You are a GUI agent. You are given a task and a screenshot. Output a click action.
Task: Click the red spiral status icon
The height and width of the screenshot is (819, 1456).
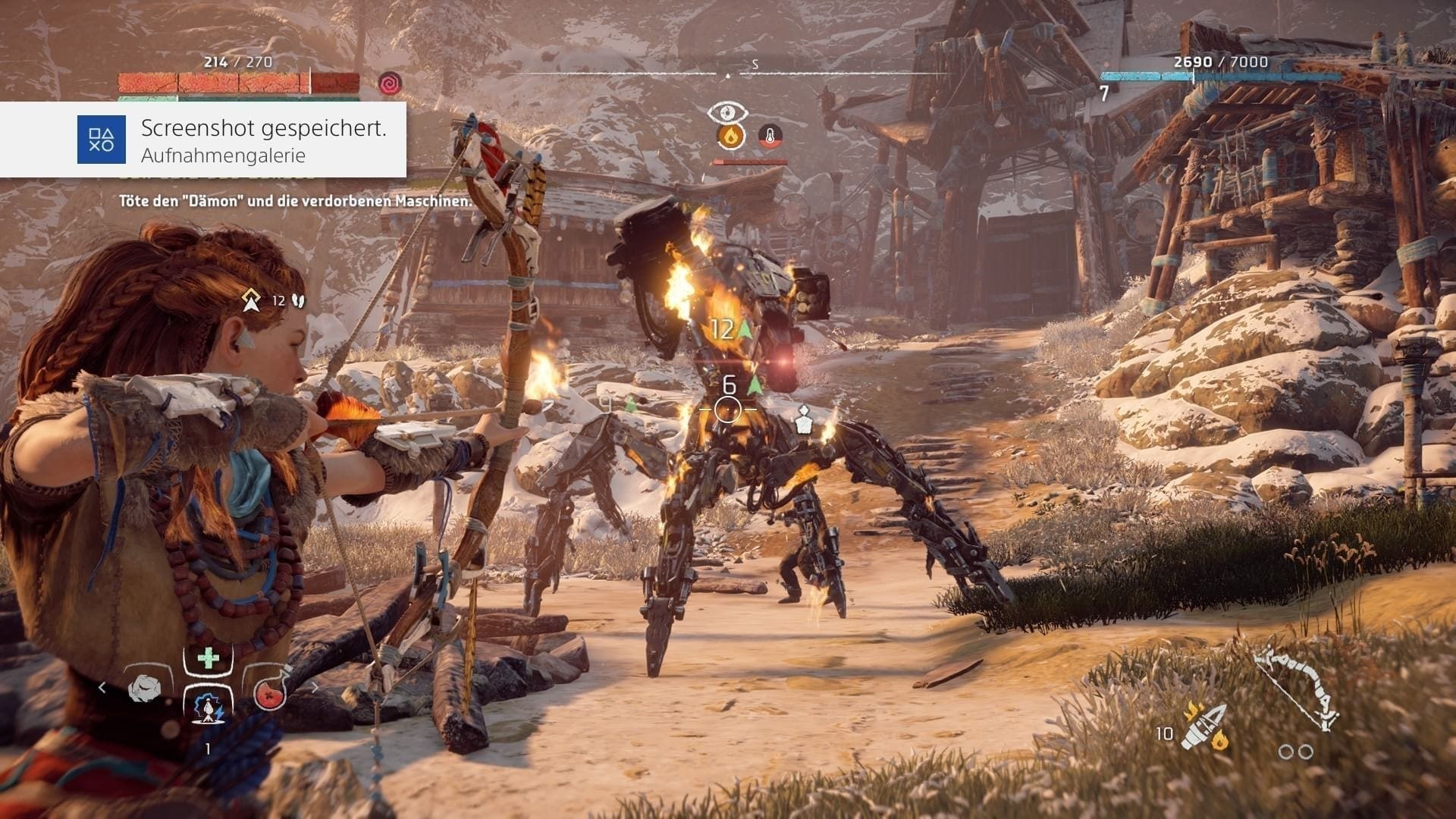[390, 83]
